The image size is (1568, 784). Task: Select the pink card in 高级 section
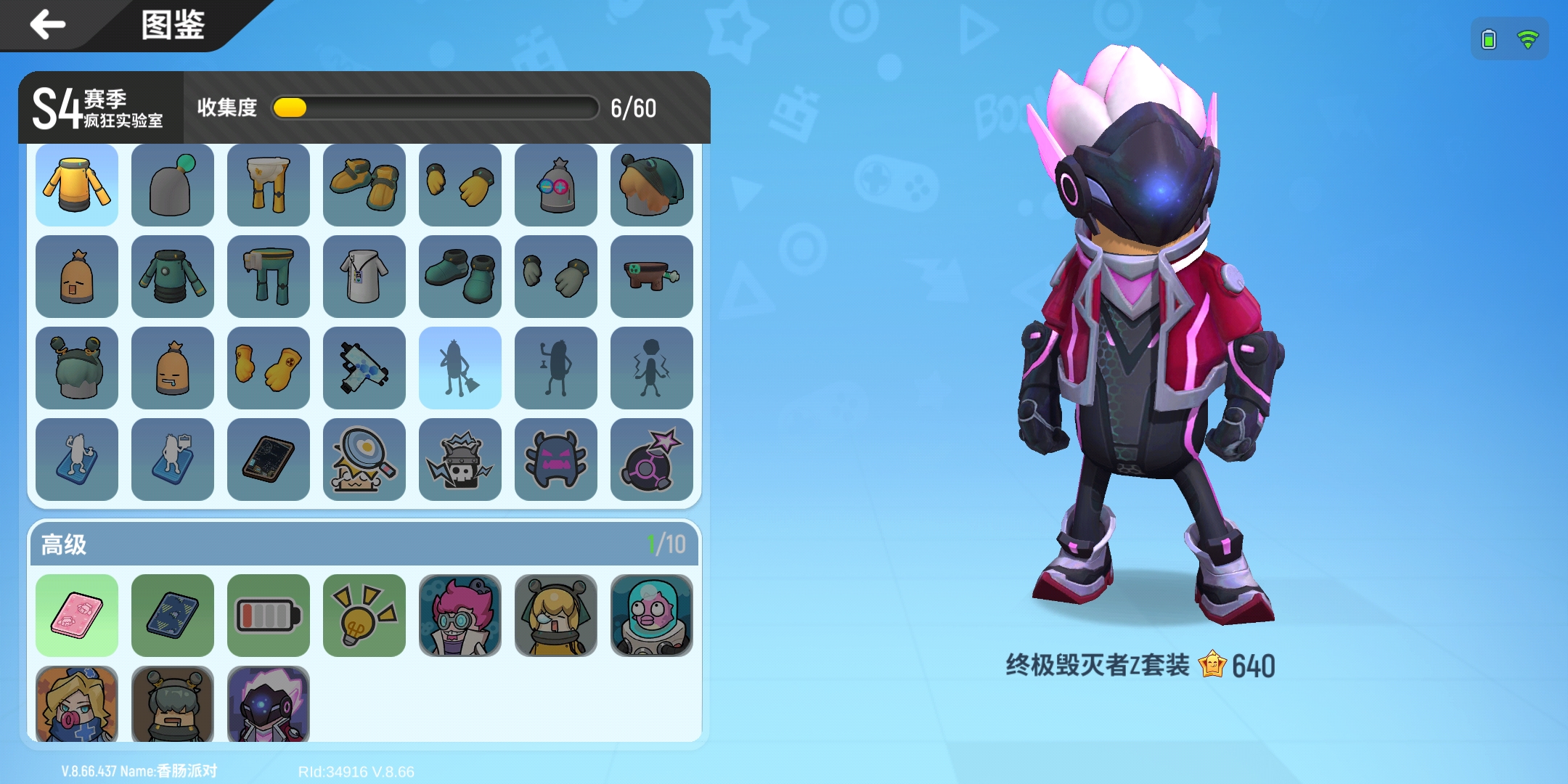[x=77, y=615]
